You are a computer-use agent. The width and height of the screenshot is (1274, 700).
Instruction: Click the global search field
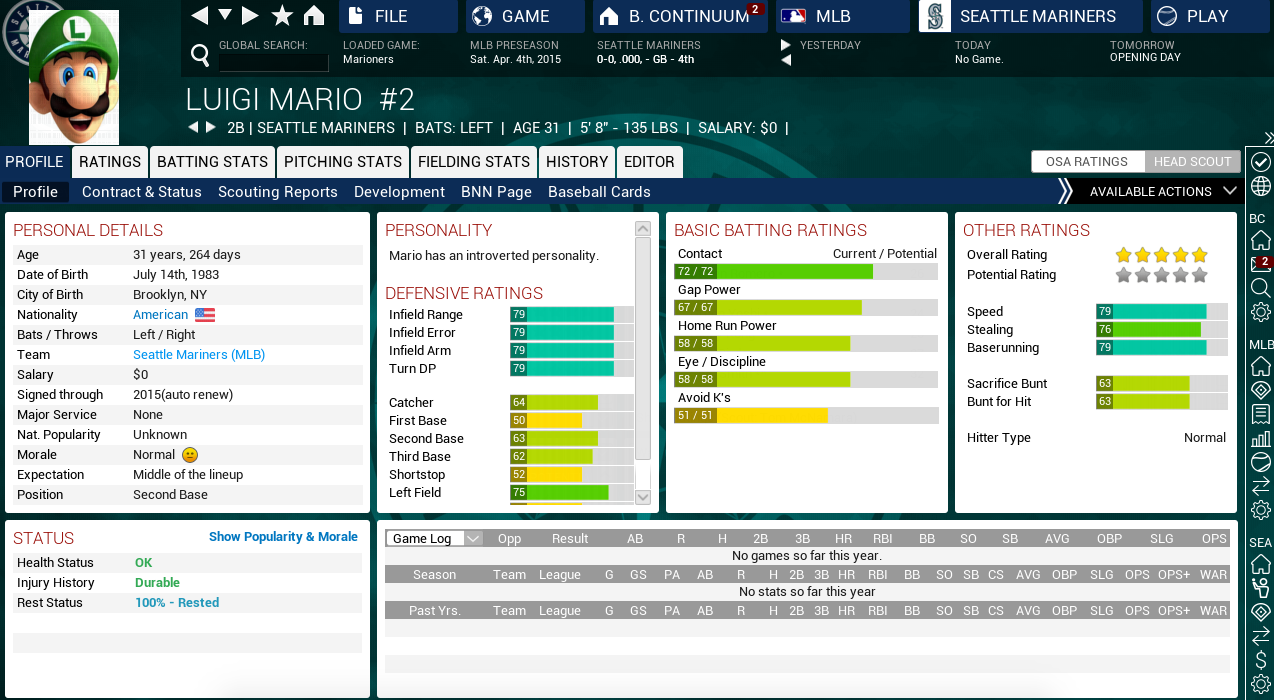click(x=273, y=62)
